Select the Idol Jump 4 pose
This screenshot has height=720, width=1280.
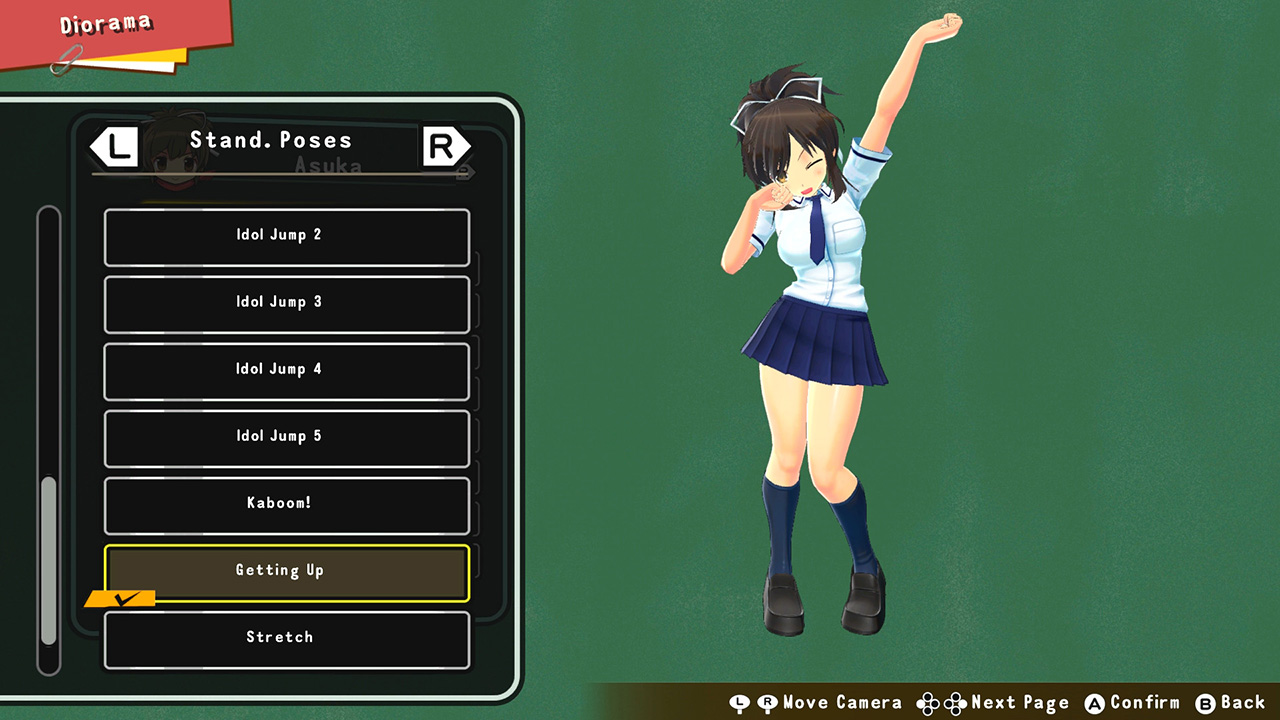point(286,369)
